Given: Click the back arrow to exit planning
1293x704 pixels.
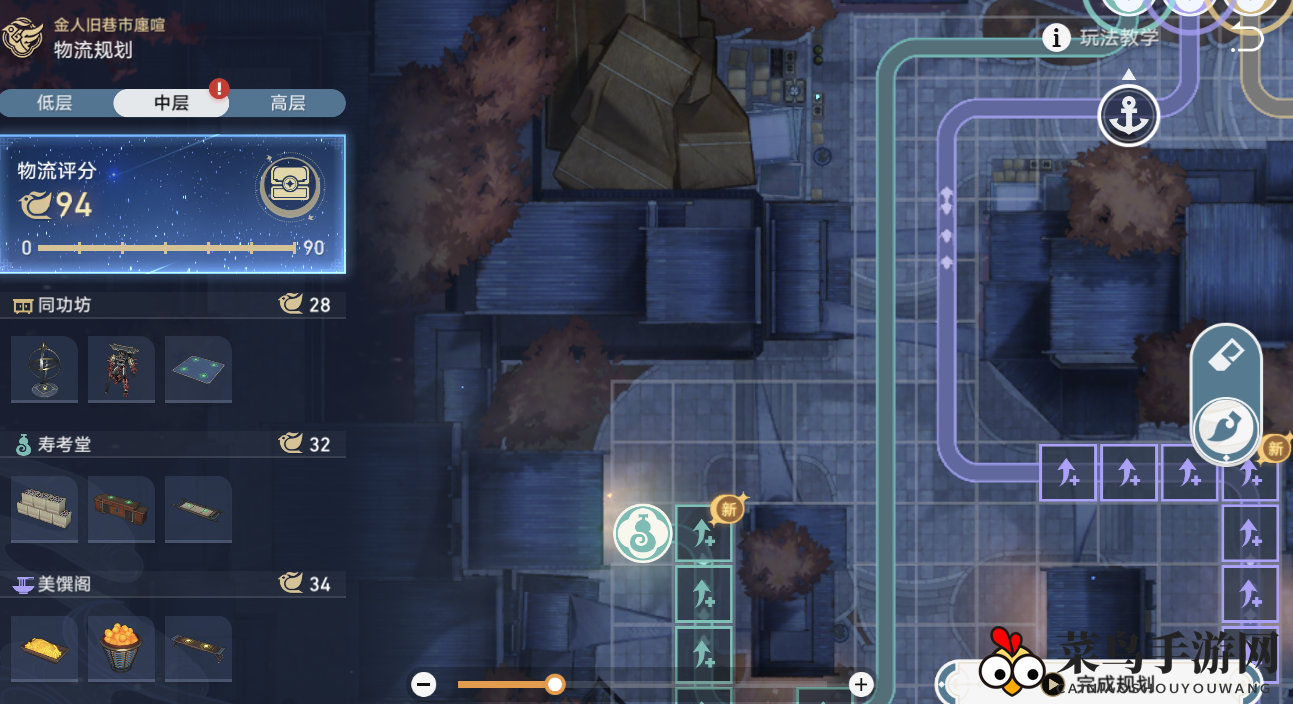Looking at the screenshot, I should pos(1247,38).
